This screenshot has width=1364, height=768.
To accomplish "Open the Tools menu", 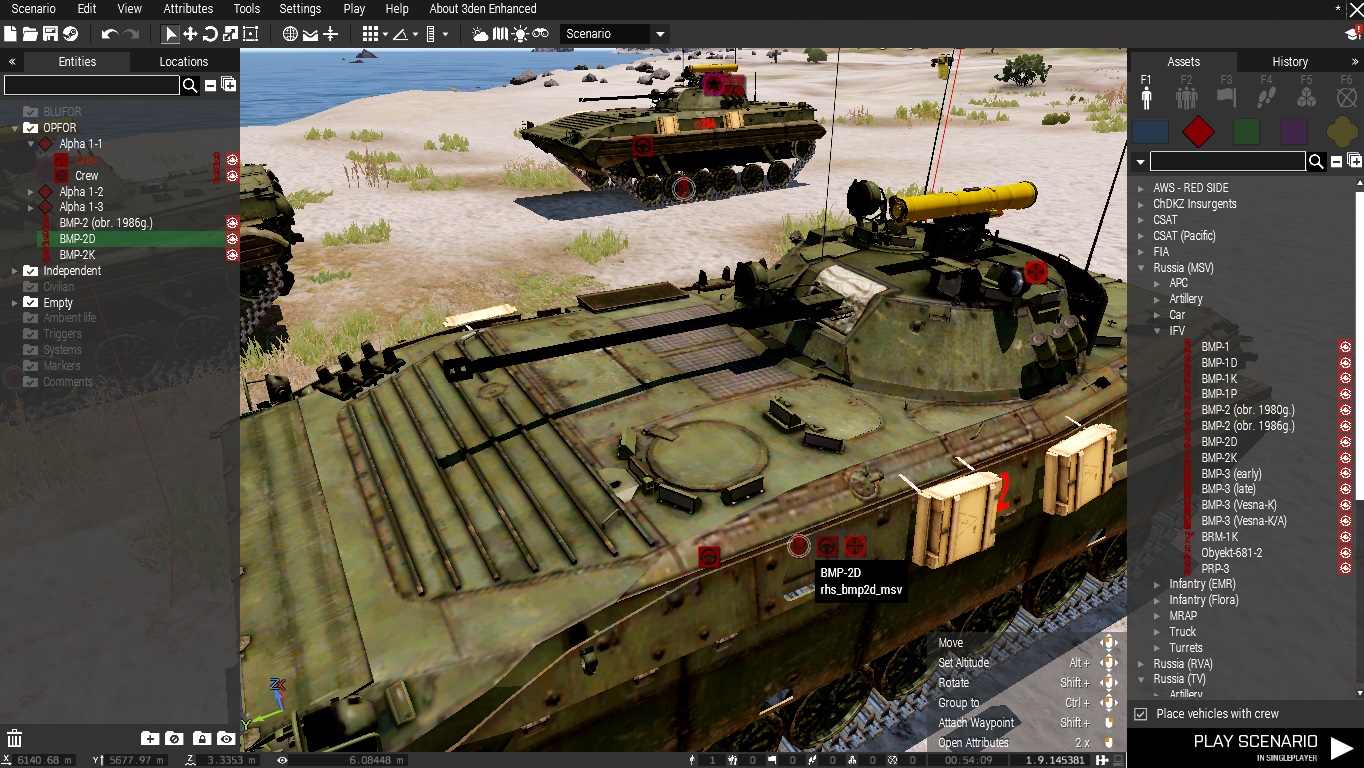I will (x=247, y=9).
